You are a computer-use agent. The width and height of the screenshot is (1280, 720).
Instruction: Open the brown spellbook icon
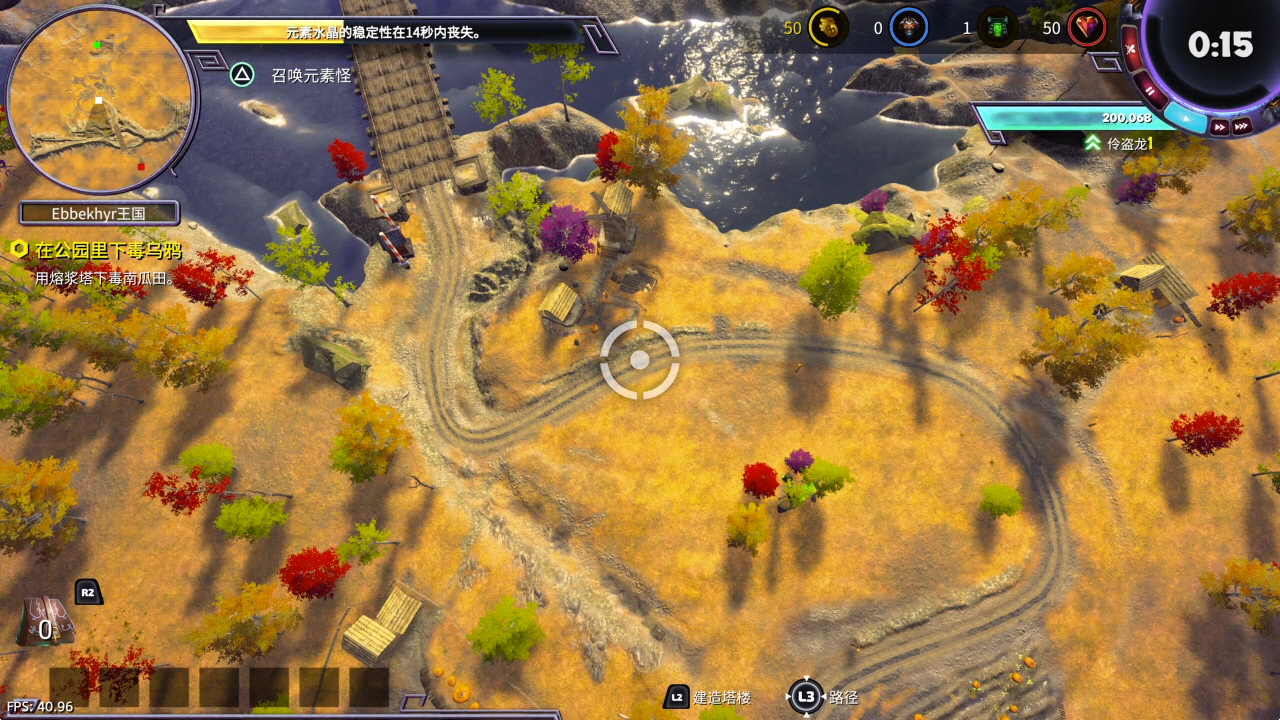point(45,621)
